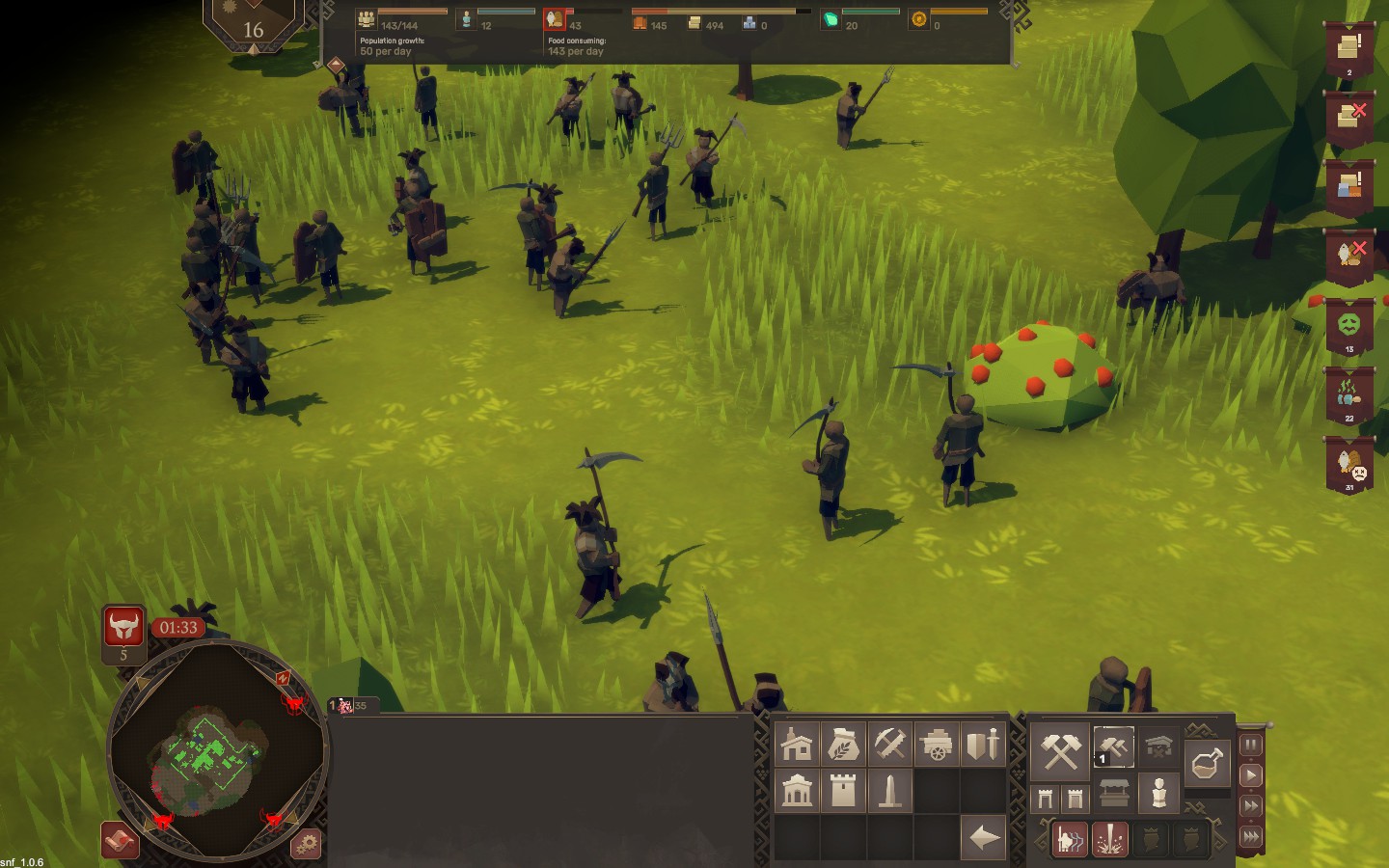This screenshot has width=1389, height=868.
Task: Select the grain sack food category
Action: tap(843, 745)
